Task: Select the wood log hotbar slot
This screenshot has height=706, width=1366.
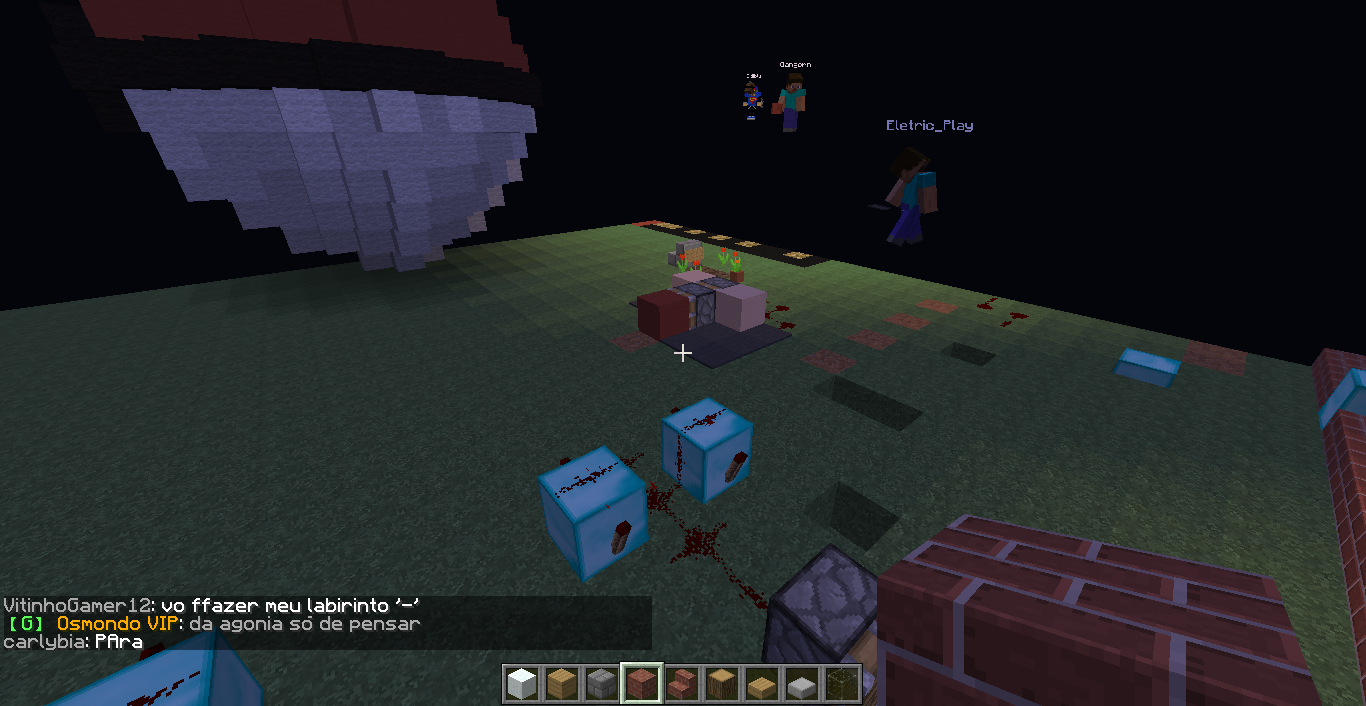Action: coord(721,684)
